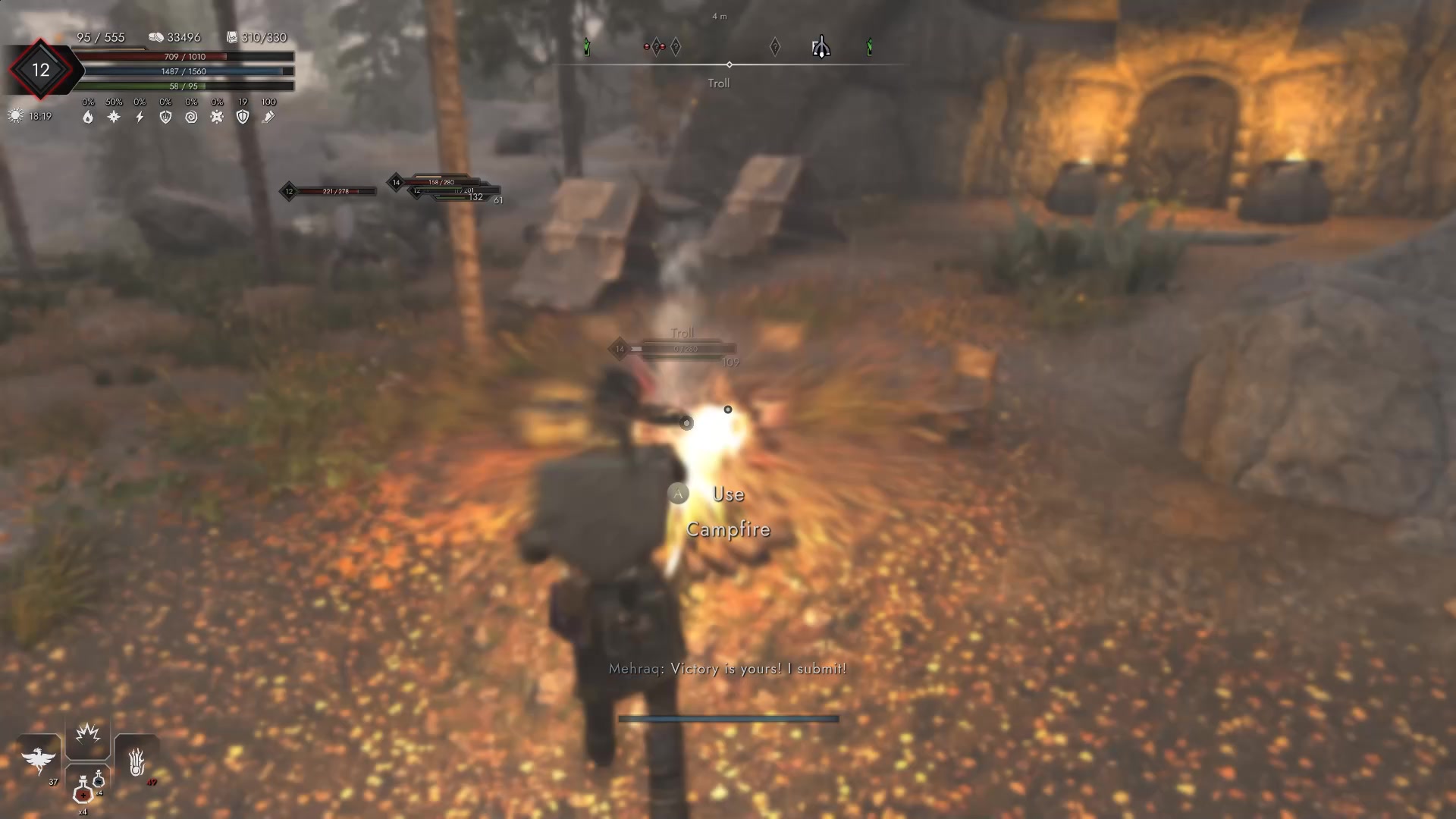
Task: Click the explosion burst skill icon
Action: [x=87, y=733]
